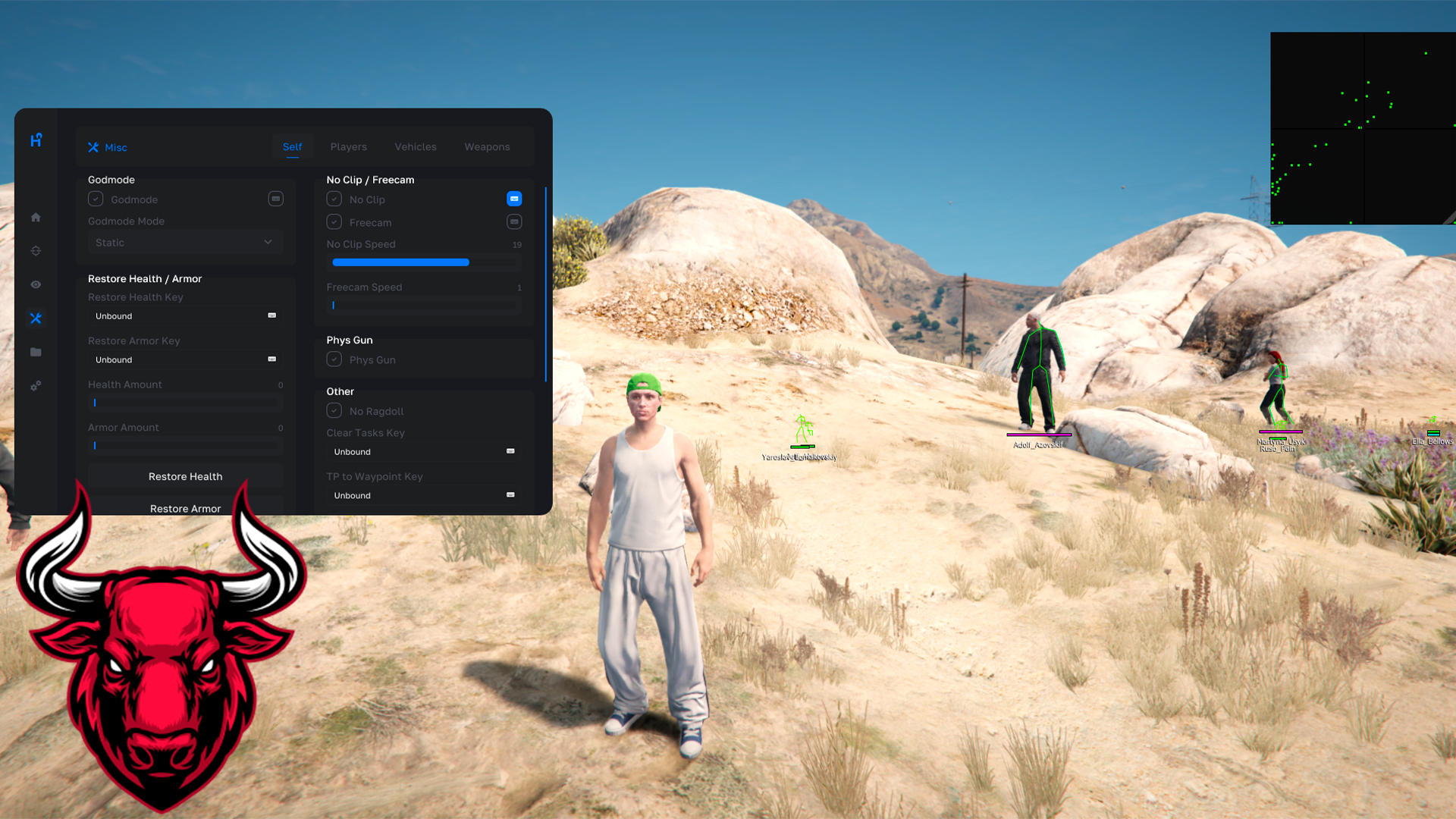Select the Weapons tab
The height and width of the screenshot is (819, 1456).
487,147
